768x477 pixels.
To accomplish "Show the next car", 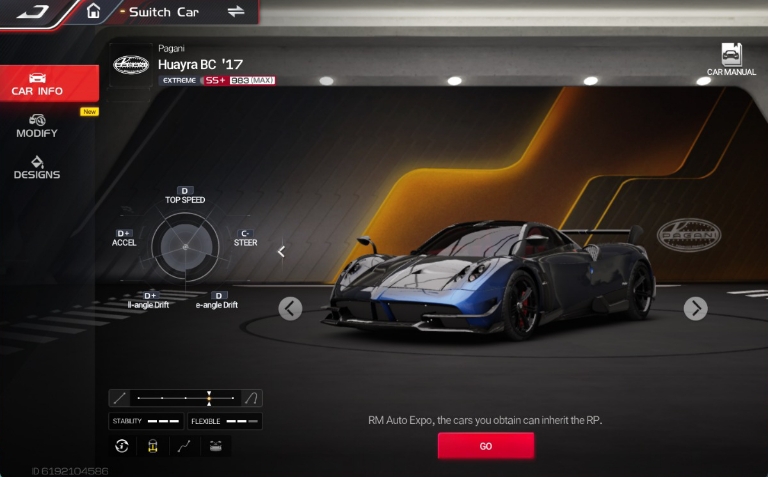I will click(695, 308).
